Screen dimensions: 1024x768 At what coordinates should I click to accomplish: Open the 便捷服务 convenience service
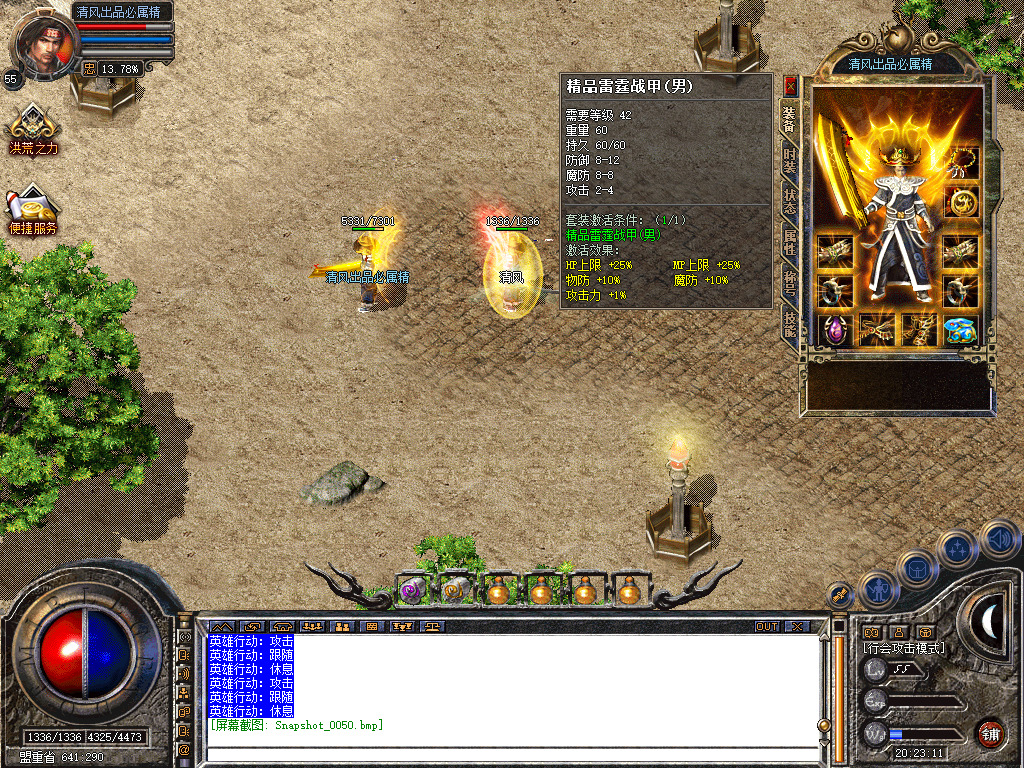[33, 209]
